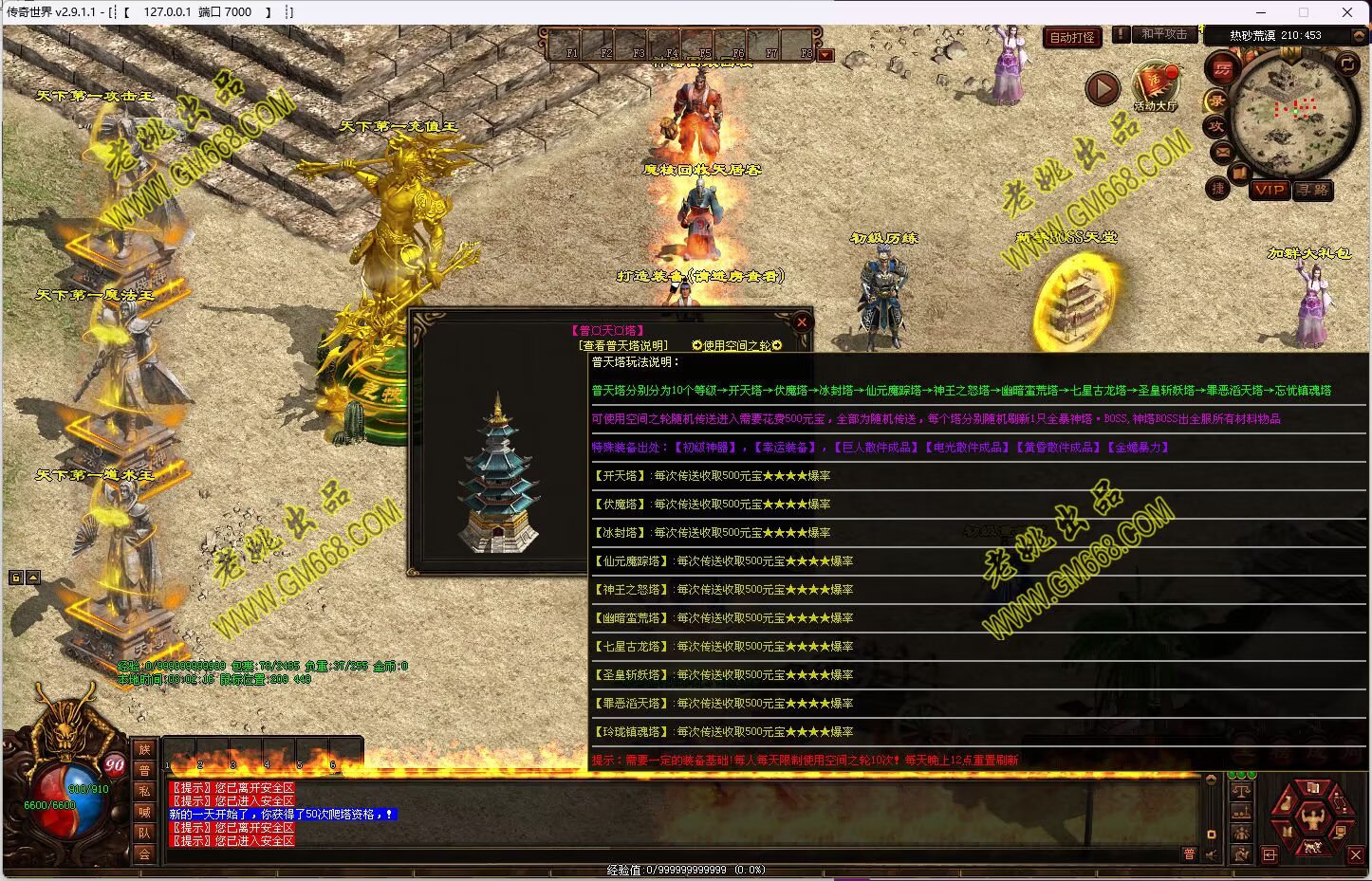Viewport: 1372px width, 881px height.
Task: Open the mail envelope icon
Action: point(1222,151)
